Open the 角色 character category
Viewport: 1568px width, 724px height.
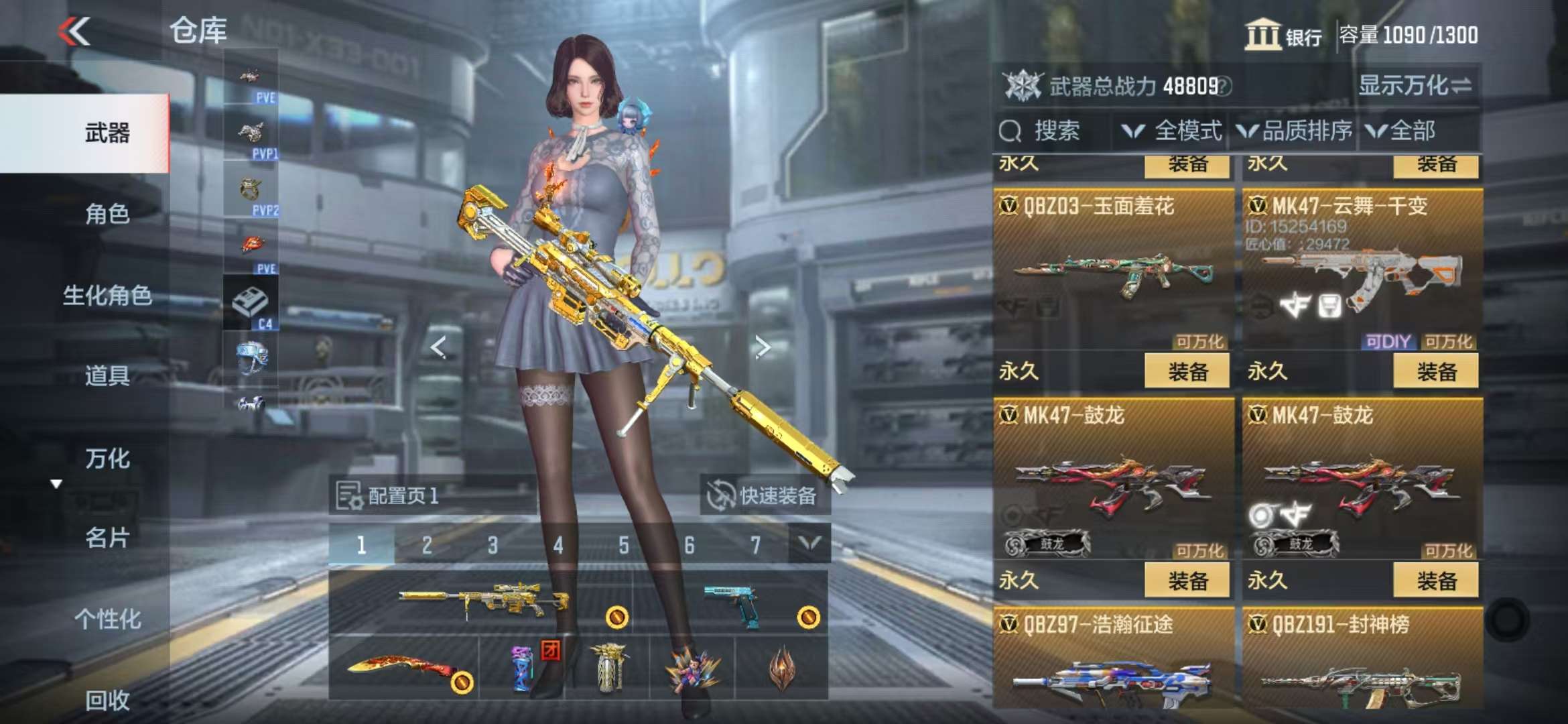coord(107,214)
